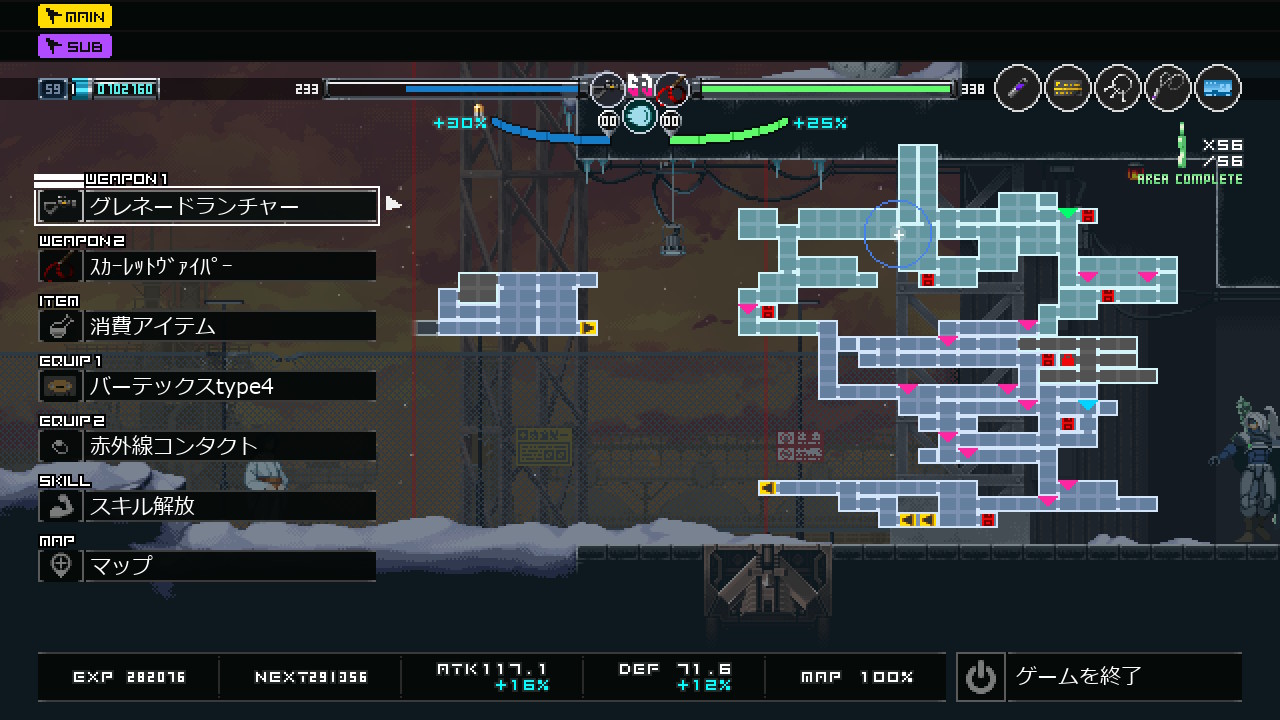The width and height of the screenshot is (1280, 720).
Task: Select the yellow circuit board icon
Action: pyautogui.click(x=1068, y=88)
